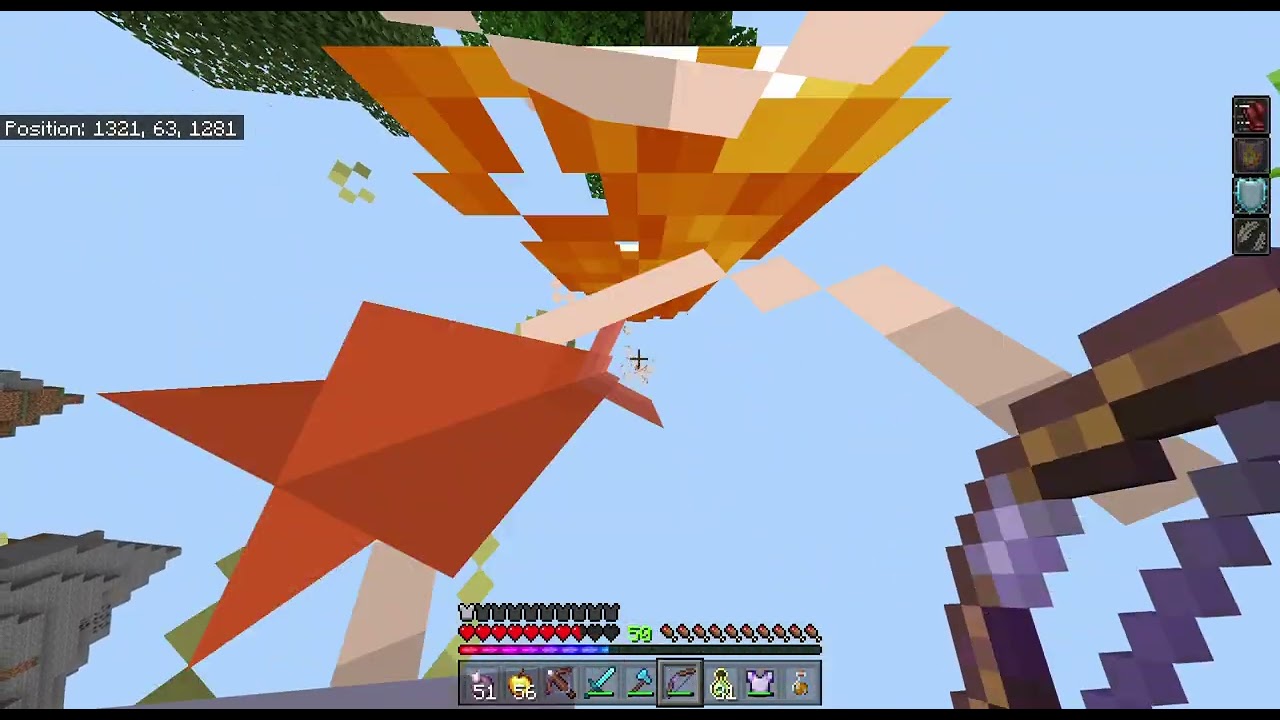
Task: Click the selected bow hotbar slot
Action: [x=680, y=684]
